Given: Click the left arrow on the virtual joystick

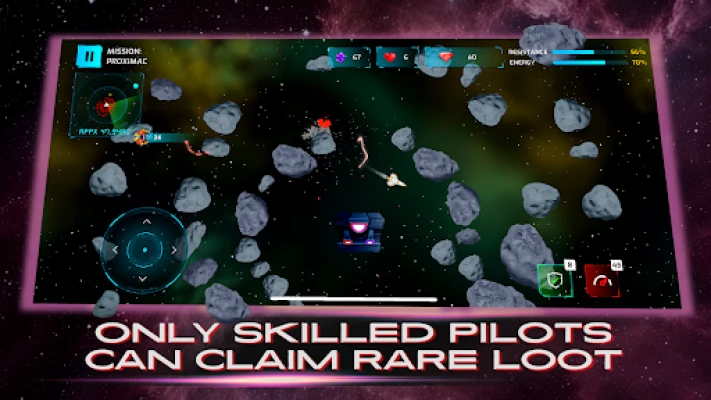Looking at the screenshot, I should coord(115,248).
